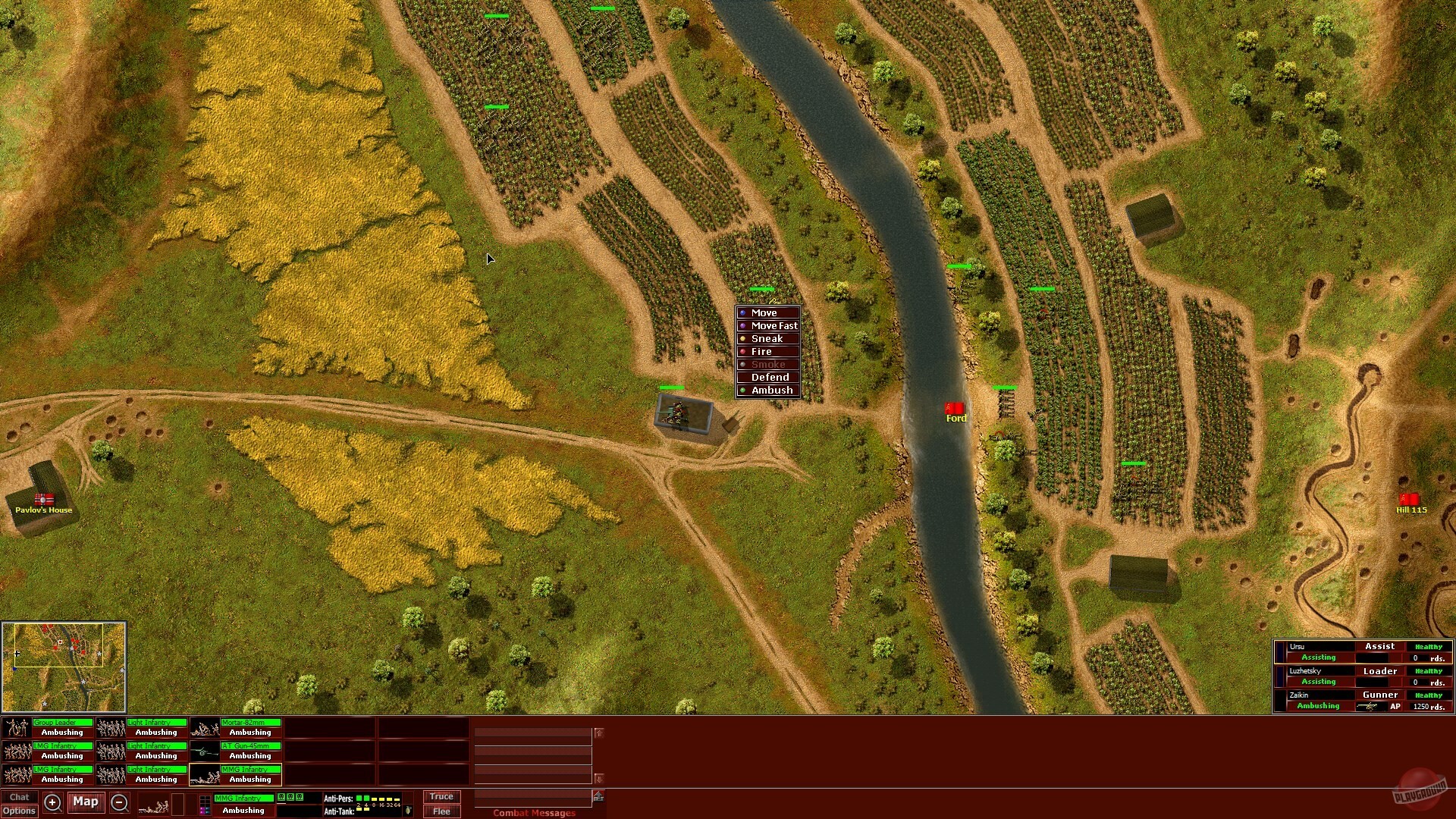
Task: Click the scroll arrow by the bottom message bar
Action: pos(599,795)
